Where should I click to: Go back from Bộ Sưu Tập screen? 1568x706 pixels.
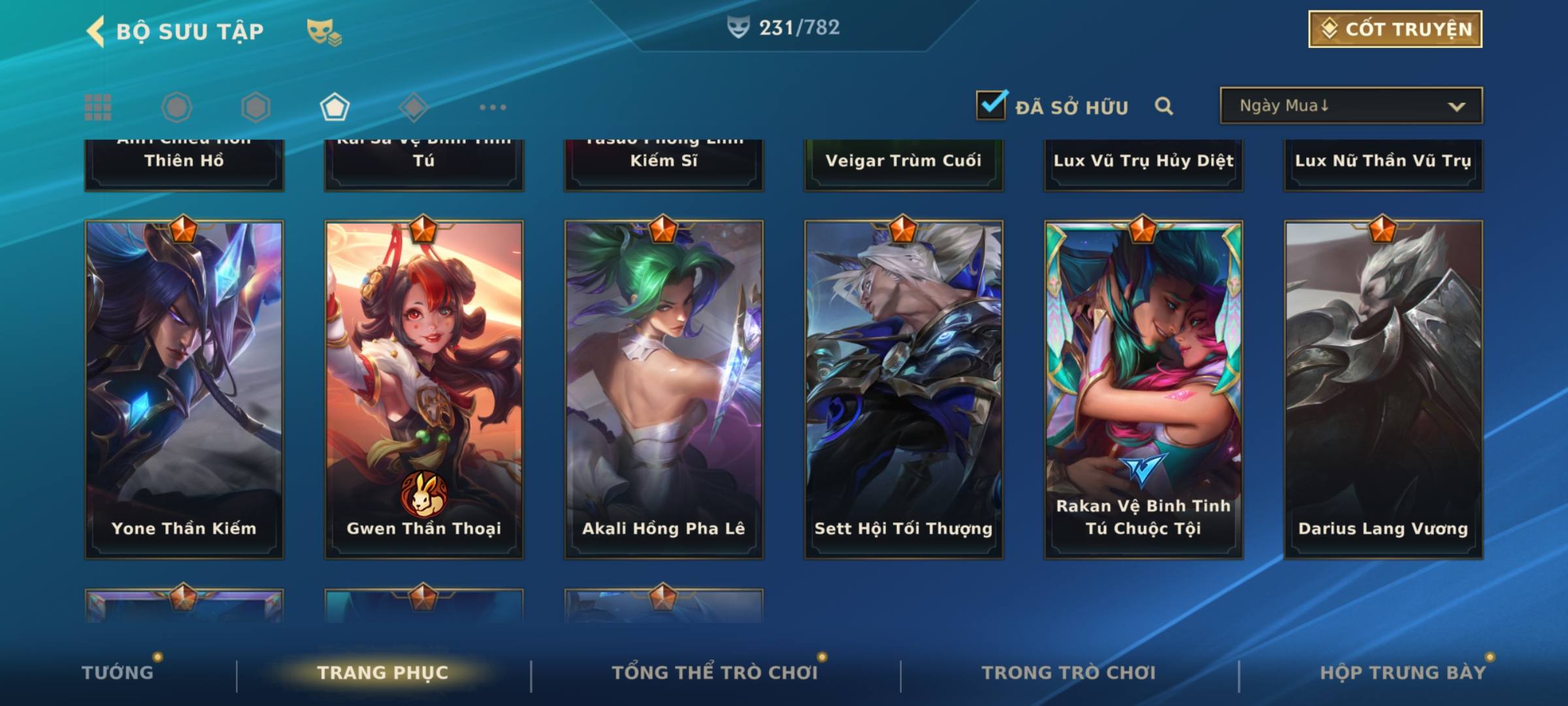pyautogui.click(x=95, y=31)
